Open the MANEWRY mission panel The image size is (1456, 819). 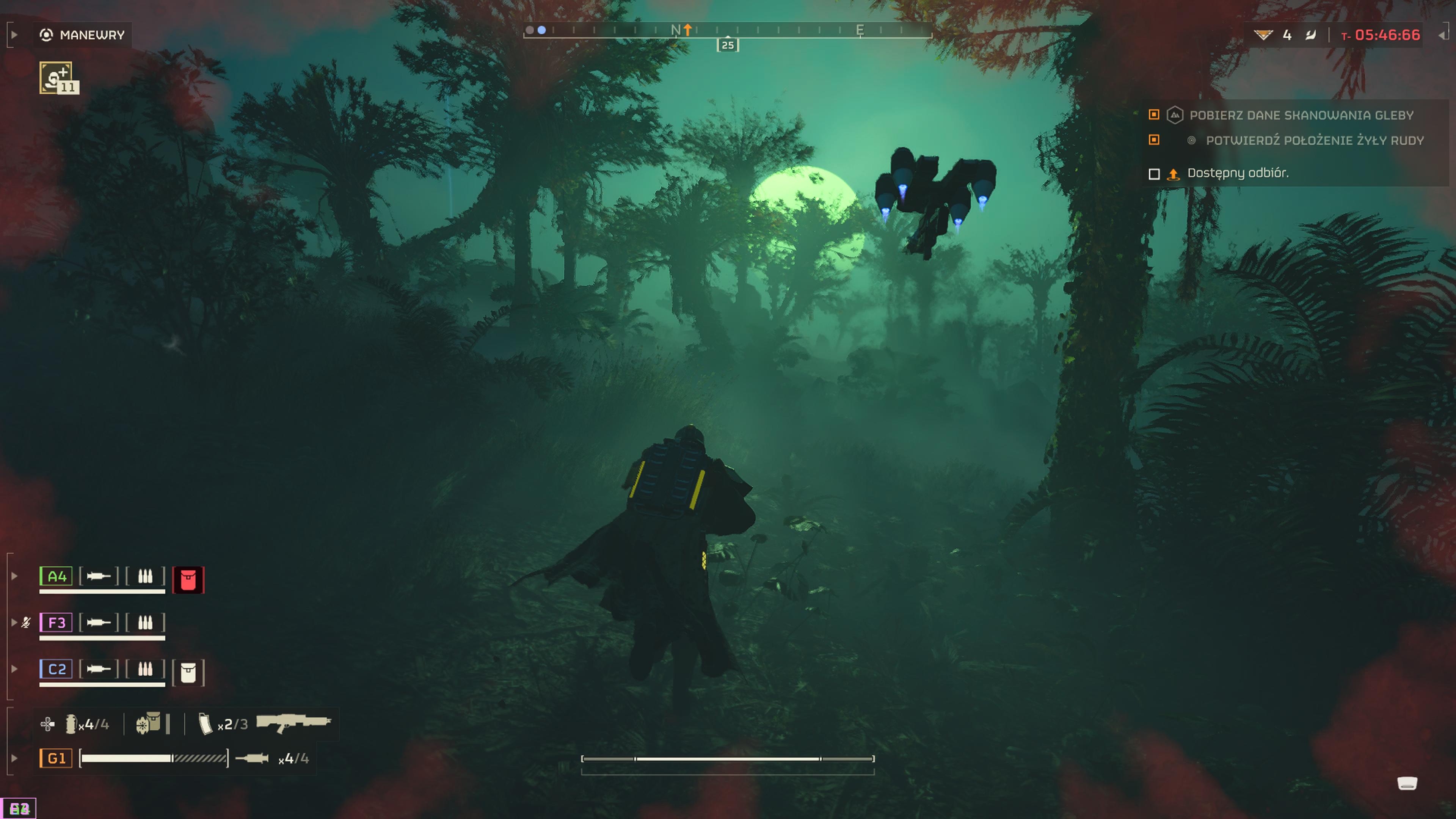click(83, 35)
